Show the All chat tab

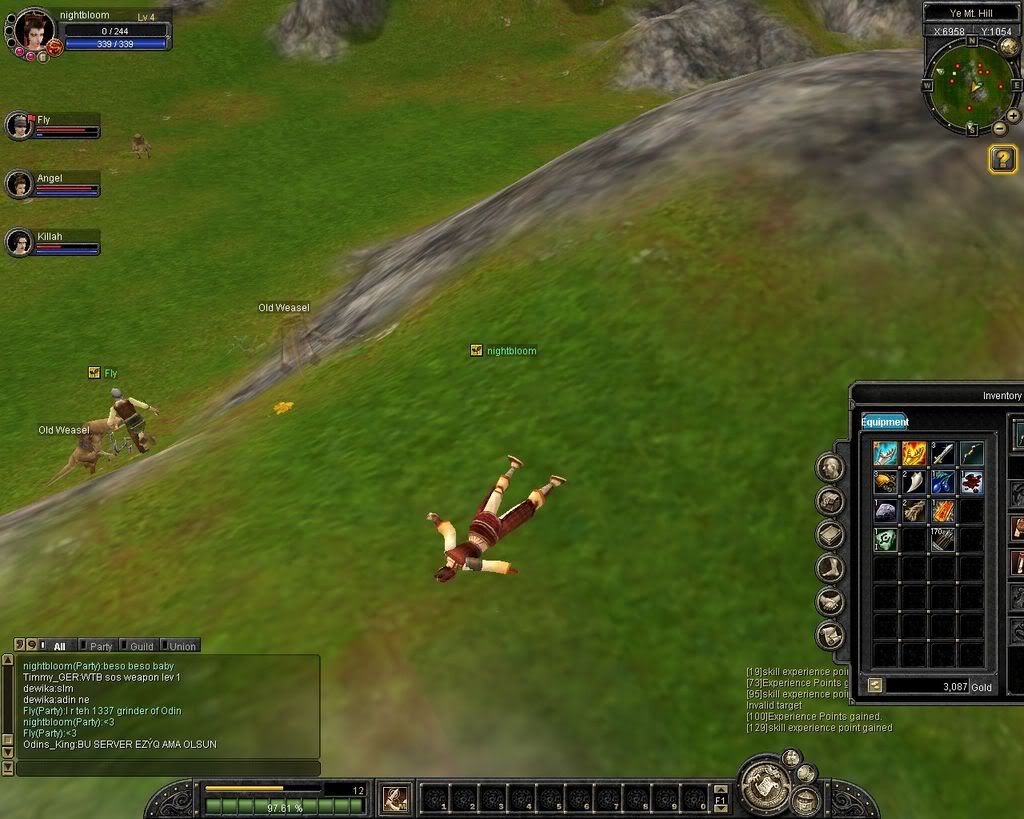59,646
